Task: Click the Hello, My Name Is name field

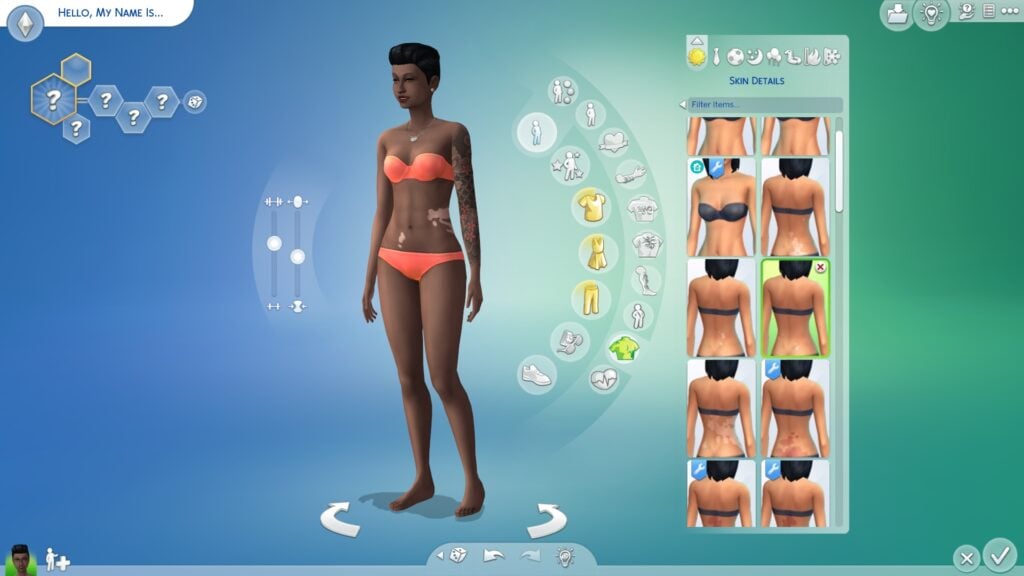Action: click(110, 14)
